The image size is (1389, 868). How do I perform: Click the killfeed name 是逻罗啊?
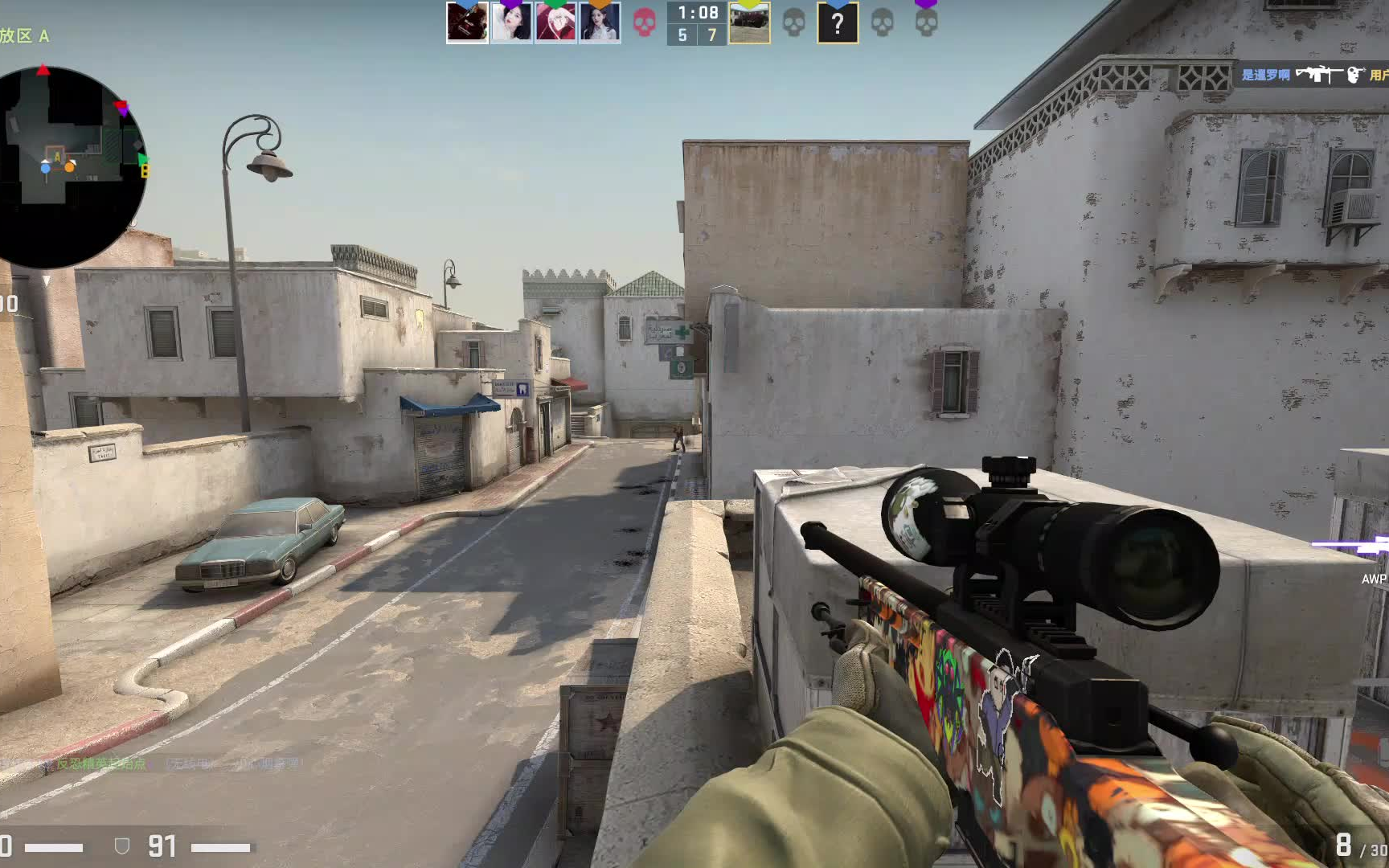[x=1265, y=76]
